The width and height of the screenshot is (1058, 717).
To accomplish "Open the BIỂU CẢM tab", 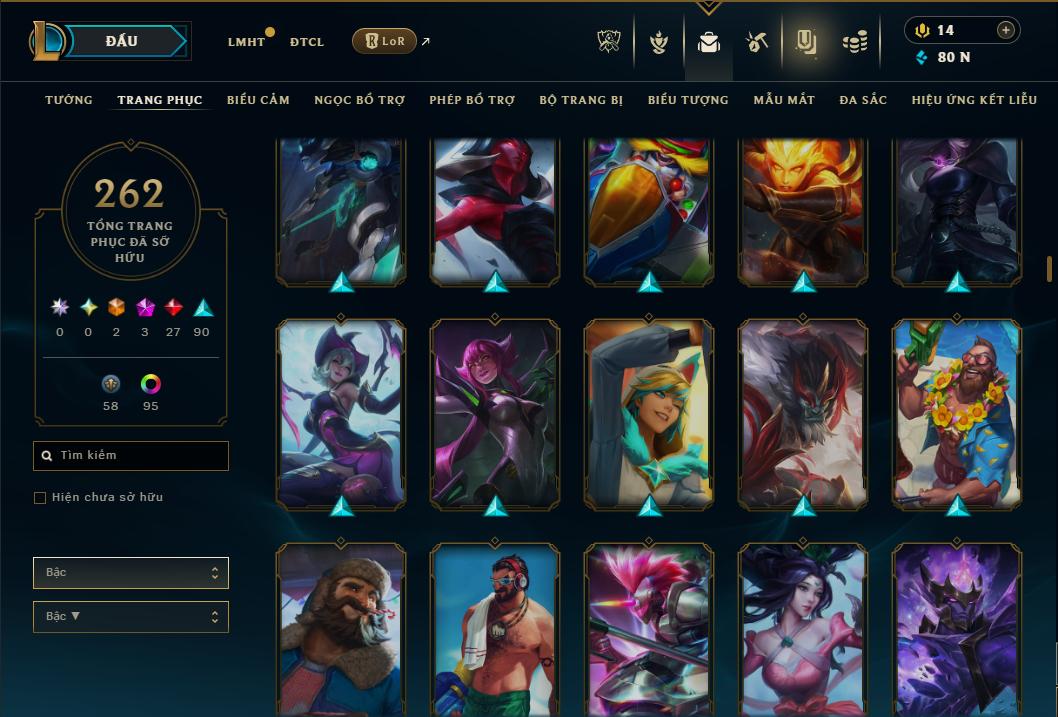I will [x=258, y=100].
